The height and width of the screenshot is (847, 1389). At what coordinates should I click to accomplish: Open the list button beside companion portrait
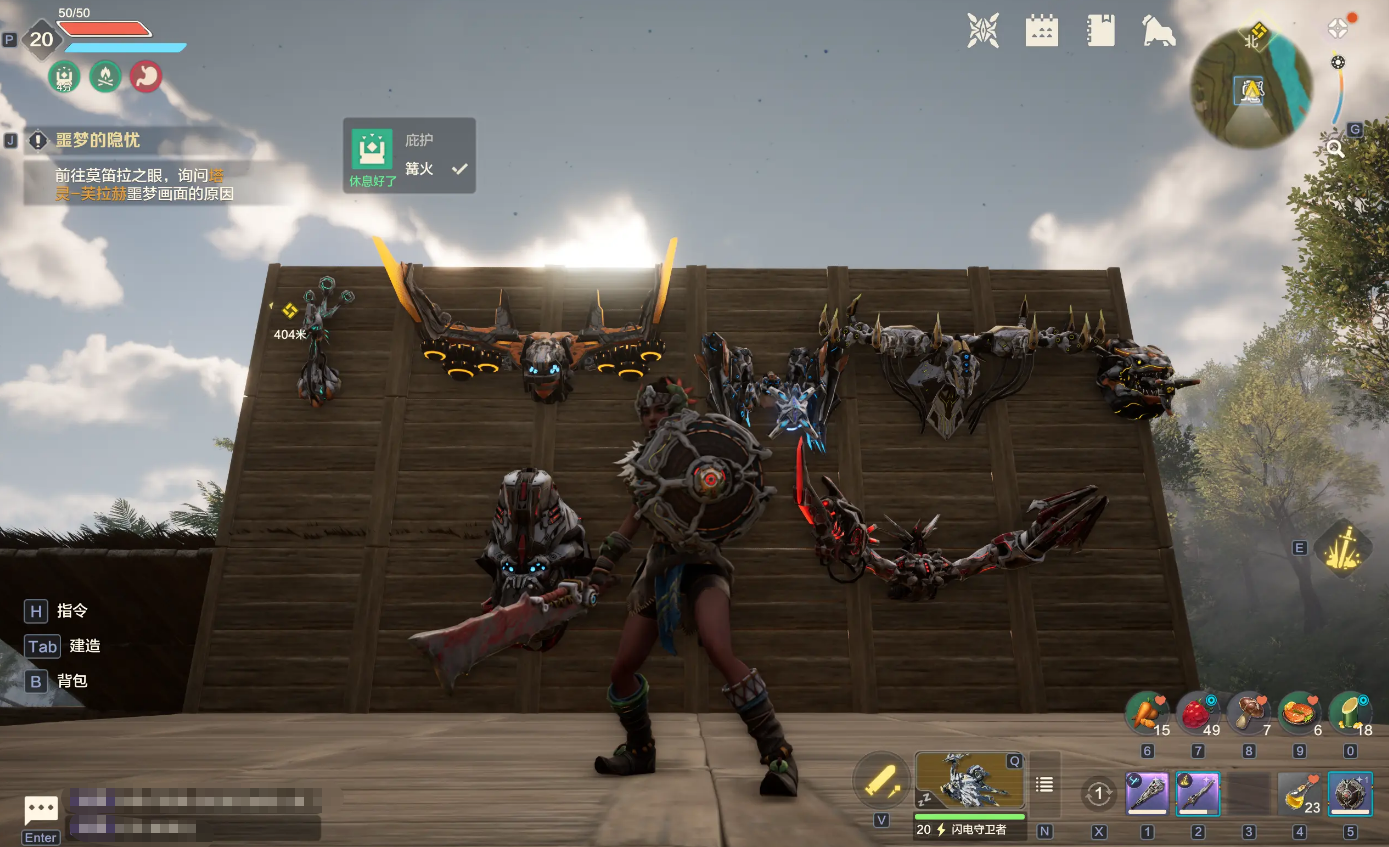click(x=1044, y=785)
